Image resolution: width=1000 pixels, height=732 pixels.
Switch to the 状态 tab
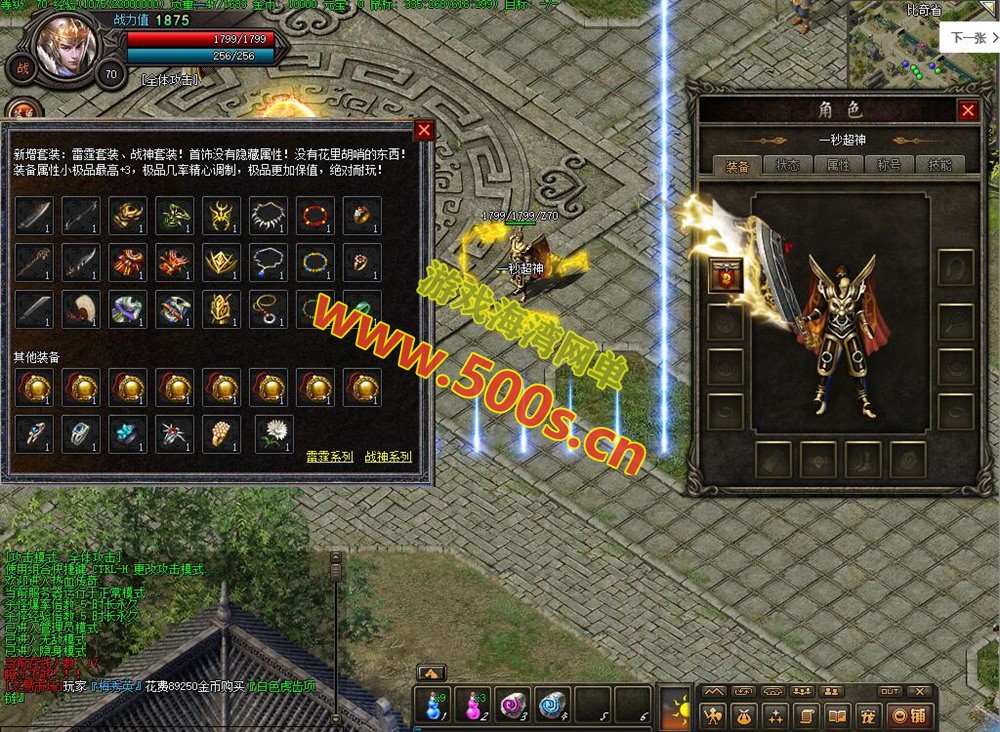(x=788, y=165)
